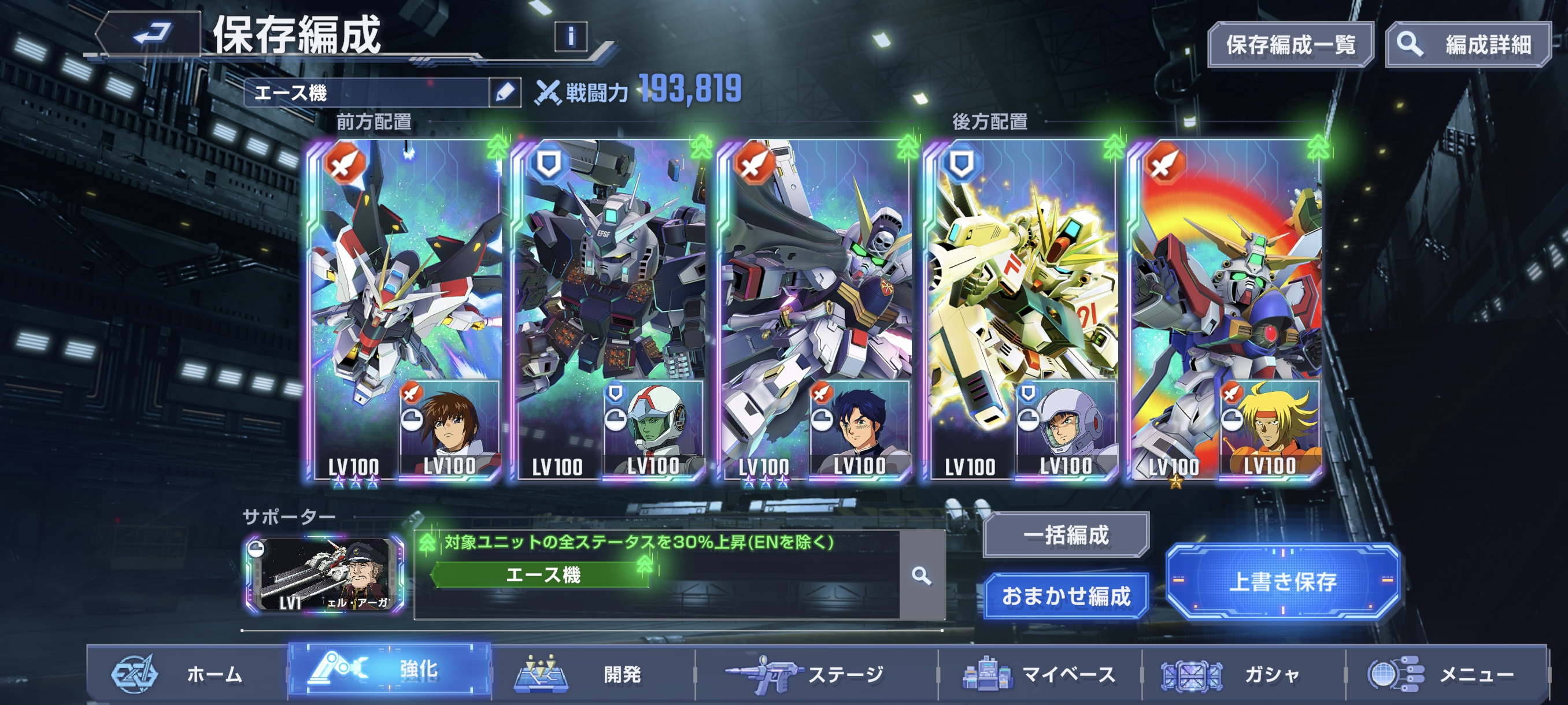Image resolution: width=1568 pixels, height=705 pixels.
Task: Overwrite save with 上書き保存
Action: pos(1282,581)
